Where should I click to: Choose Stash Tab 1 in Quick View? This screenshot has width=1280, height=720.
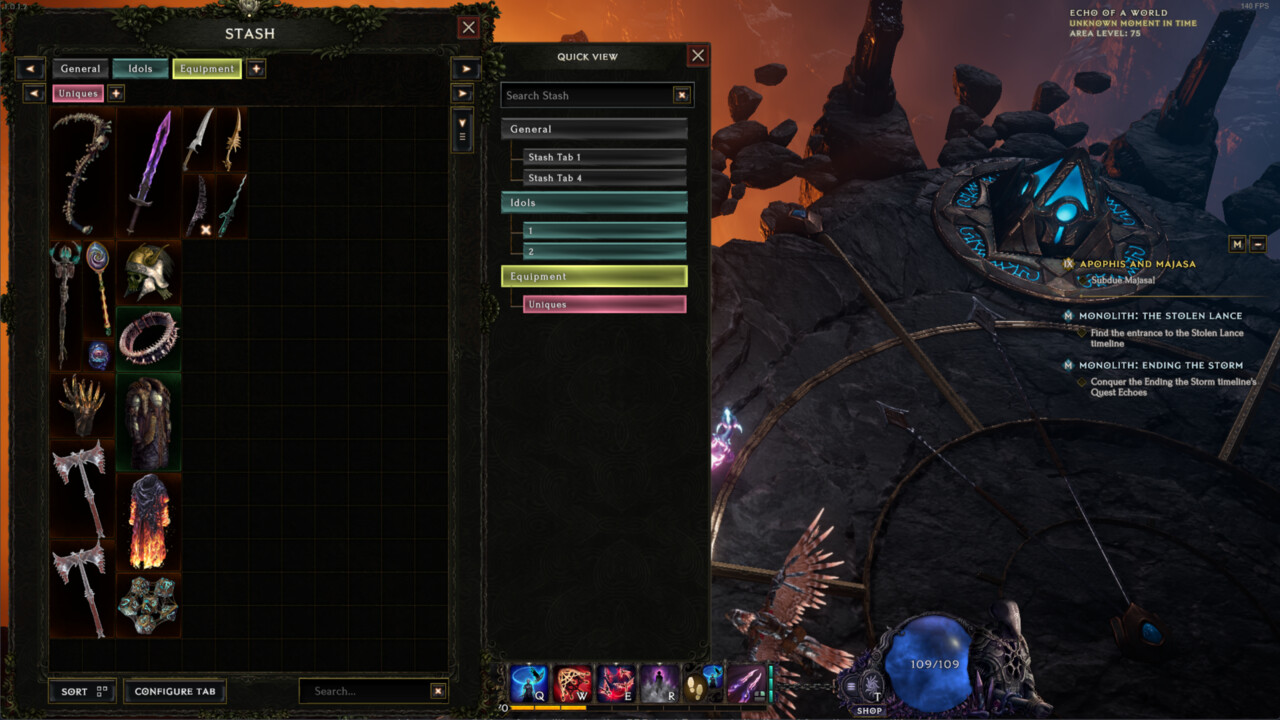[604, 157]
